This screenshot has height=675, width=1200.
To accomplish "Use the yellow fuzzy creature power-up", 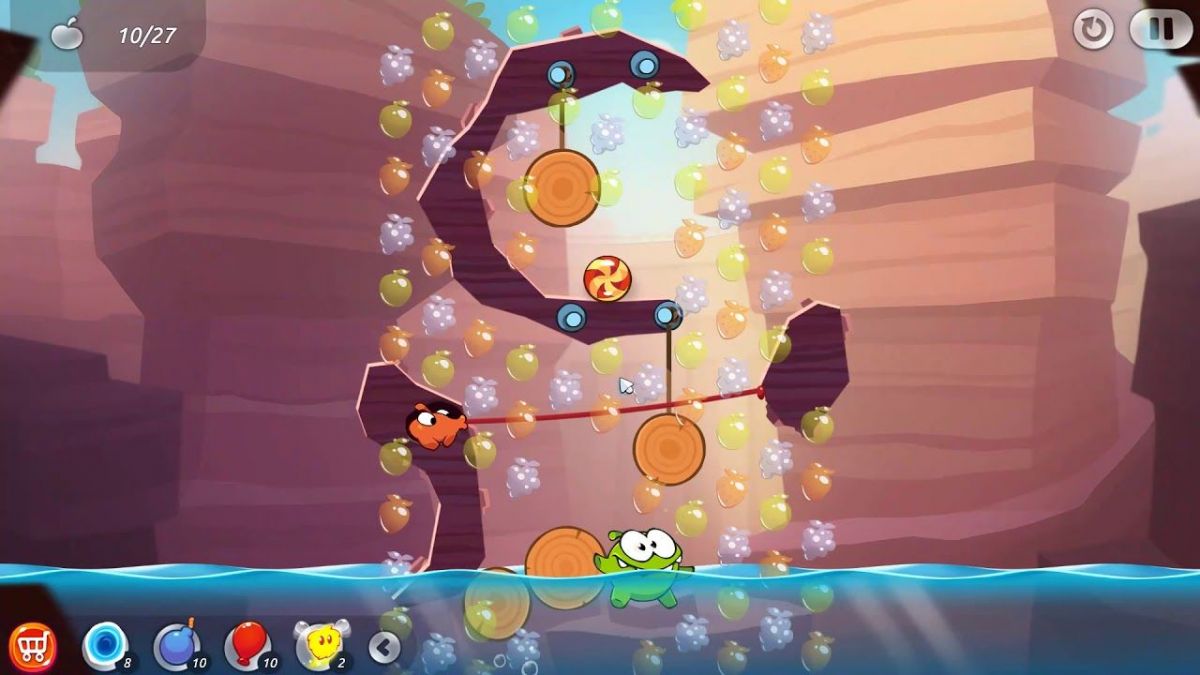I will click(320, 645).
